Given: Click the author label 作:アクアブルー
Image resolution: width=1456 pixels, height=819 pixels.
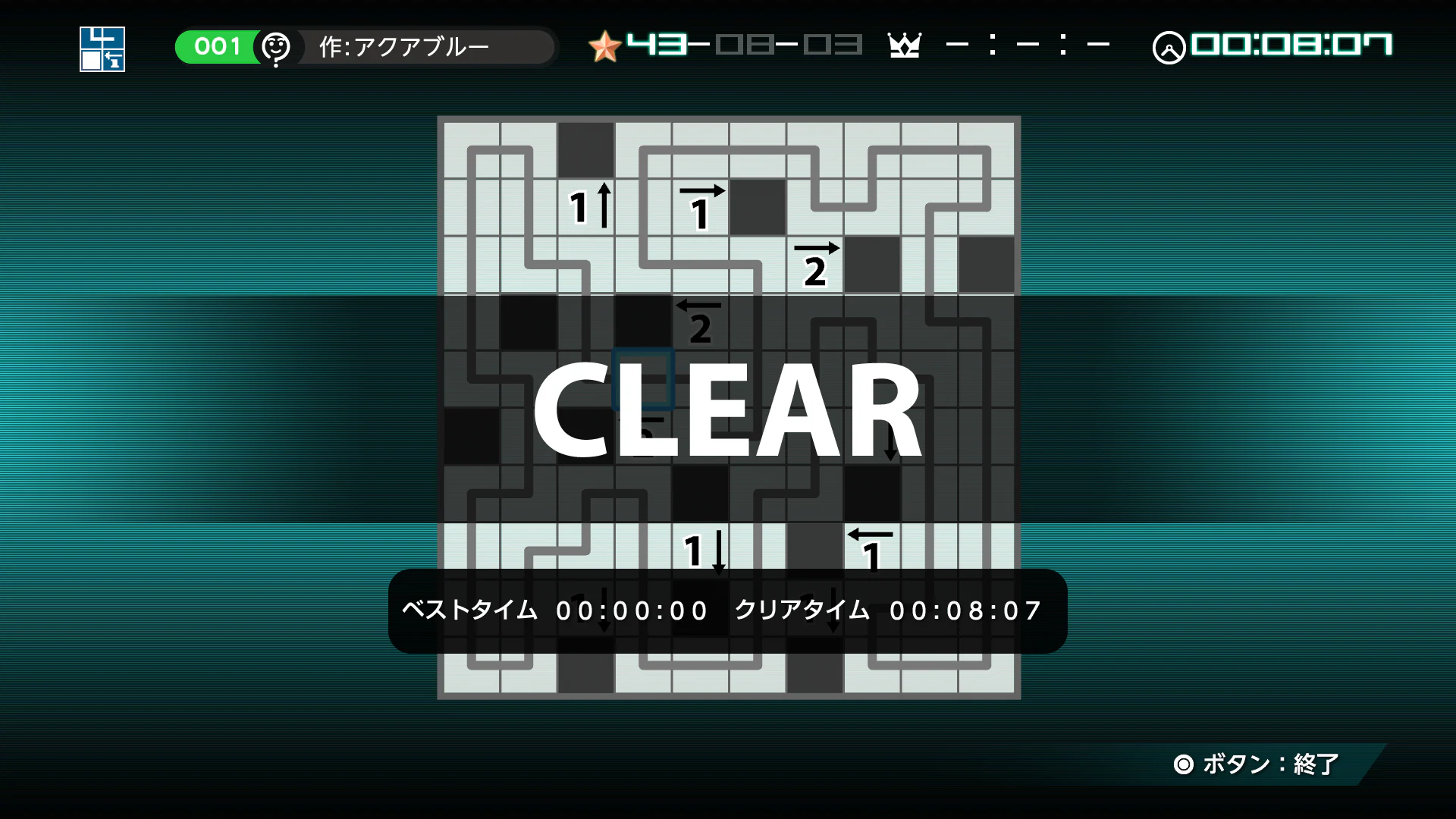Looking at the screenshot, I should click(404, 46).
